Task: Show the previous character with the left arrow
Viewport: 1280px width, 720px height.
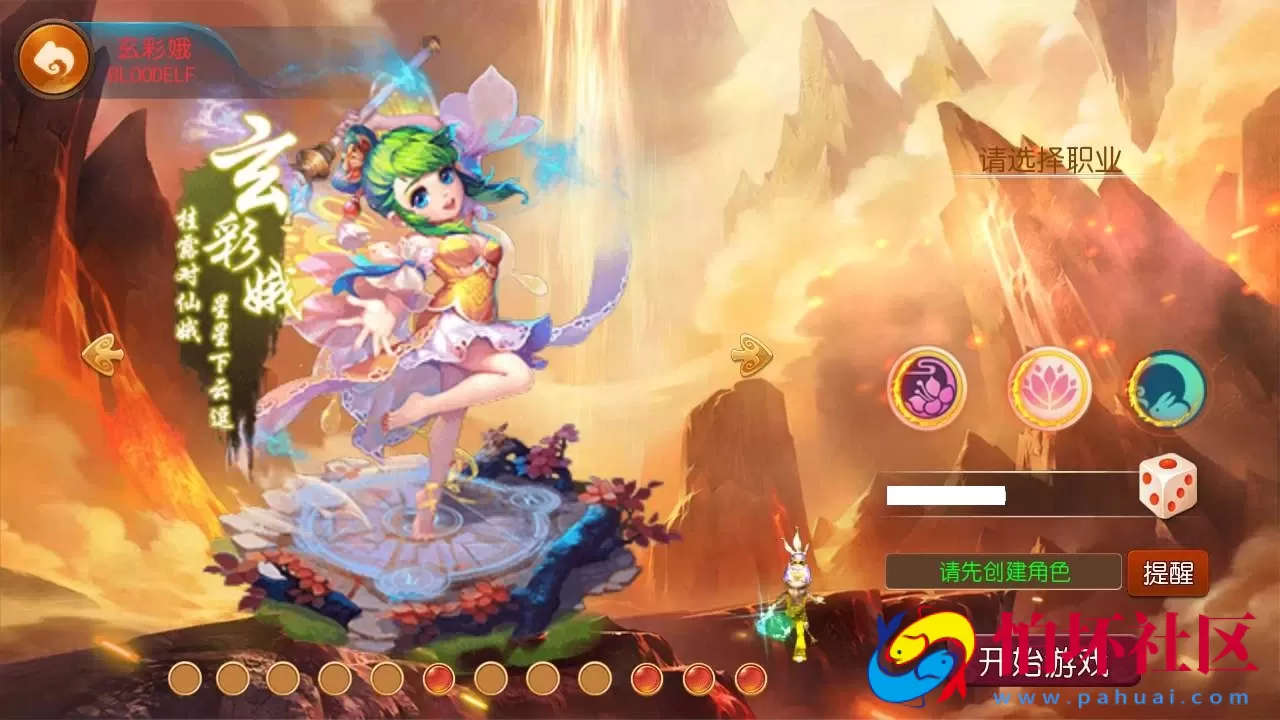Action: [102, 353]
